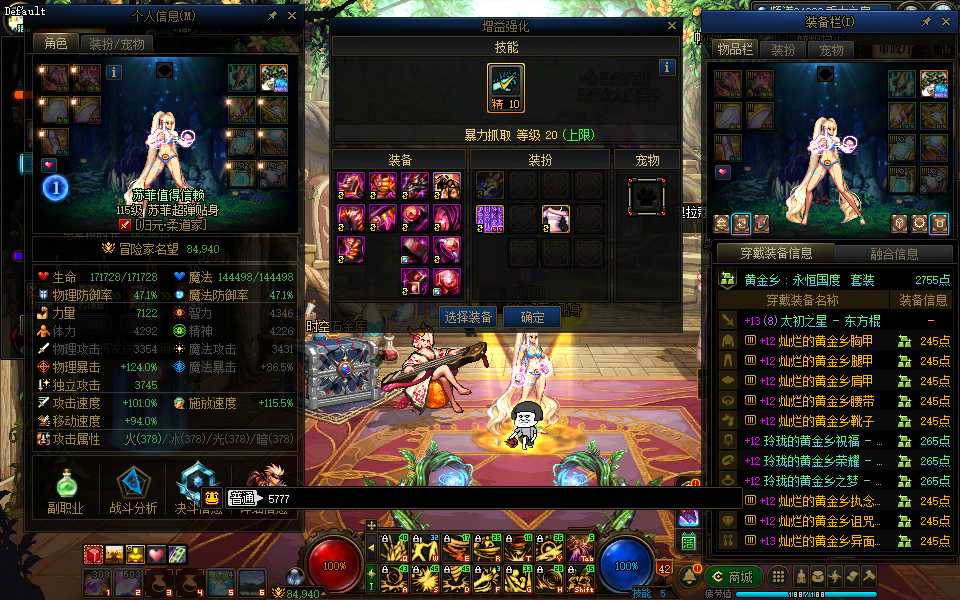The width and height of the screenshot is (960, 600).
Task: Click the 选择装备 select equipment button
Action: [467, 317]
